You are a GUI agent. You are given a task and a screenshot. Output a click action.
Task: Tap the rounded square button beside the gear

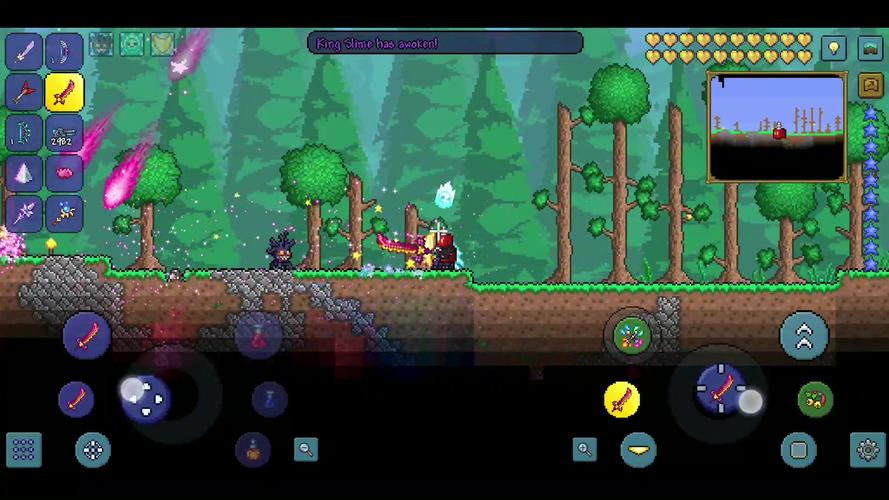pos(798,450)
